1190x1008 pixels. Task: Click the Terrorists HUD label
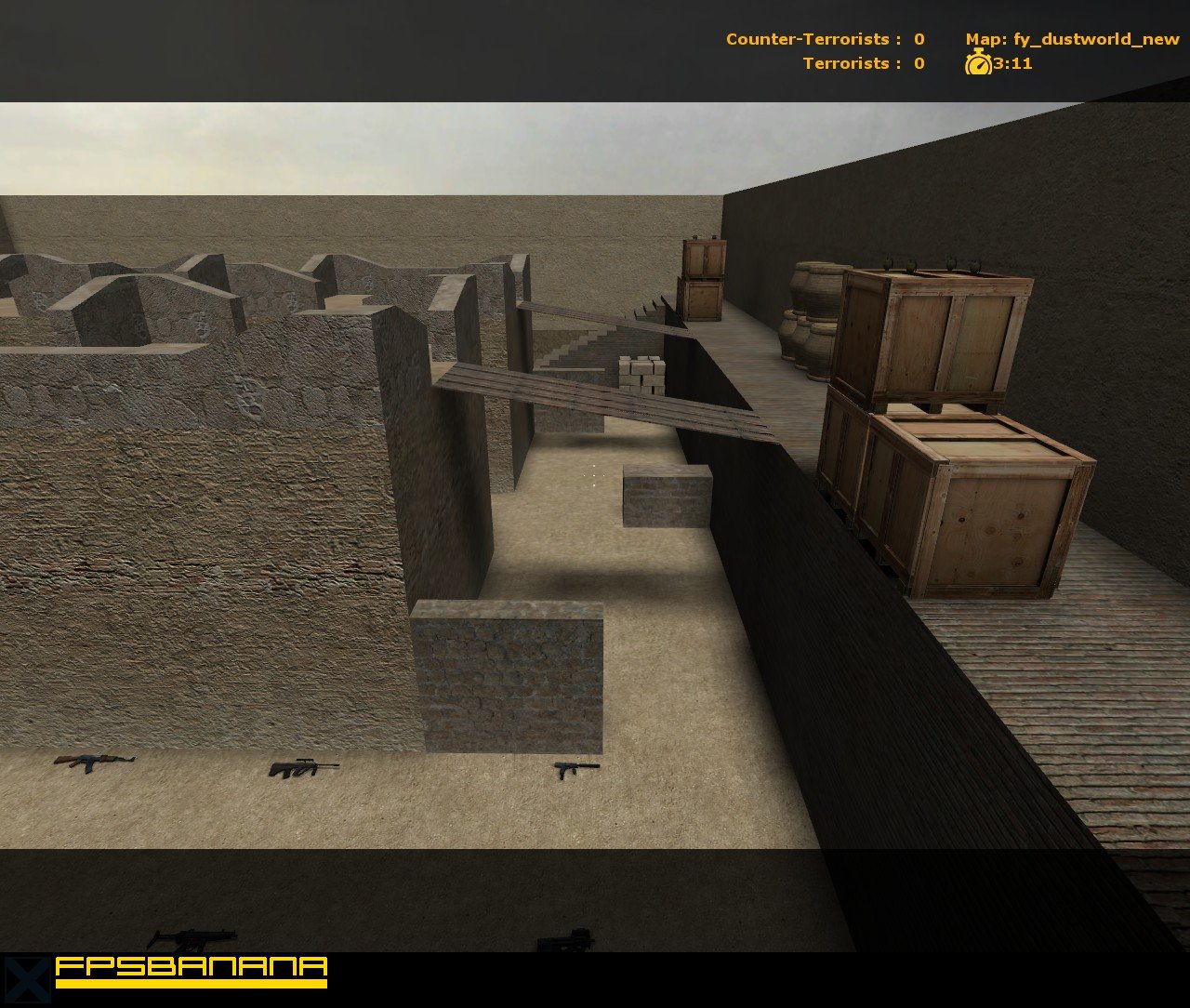click(x=843, y=64)
